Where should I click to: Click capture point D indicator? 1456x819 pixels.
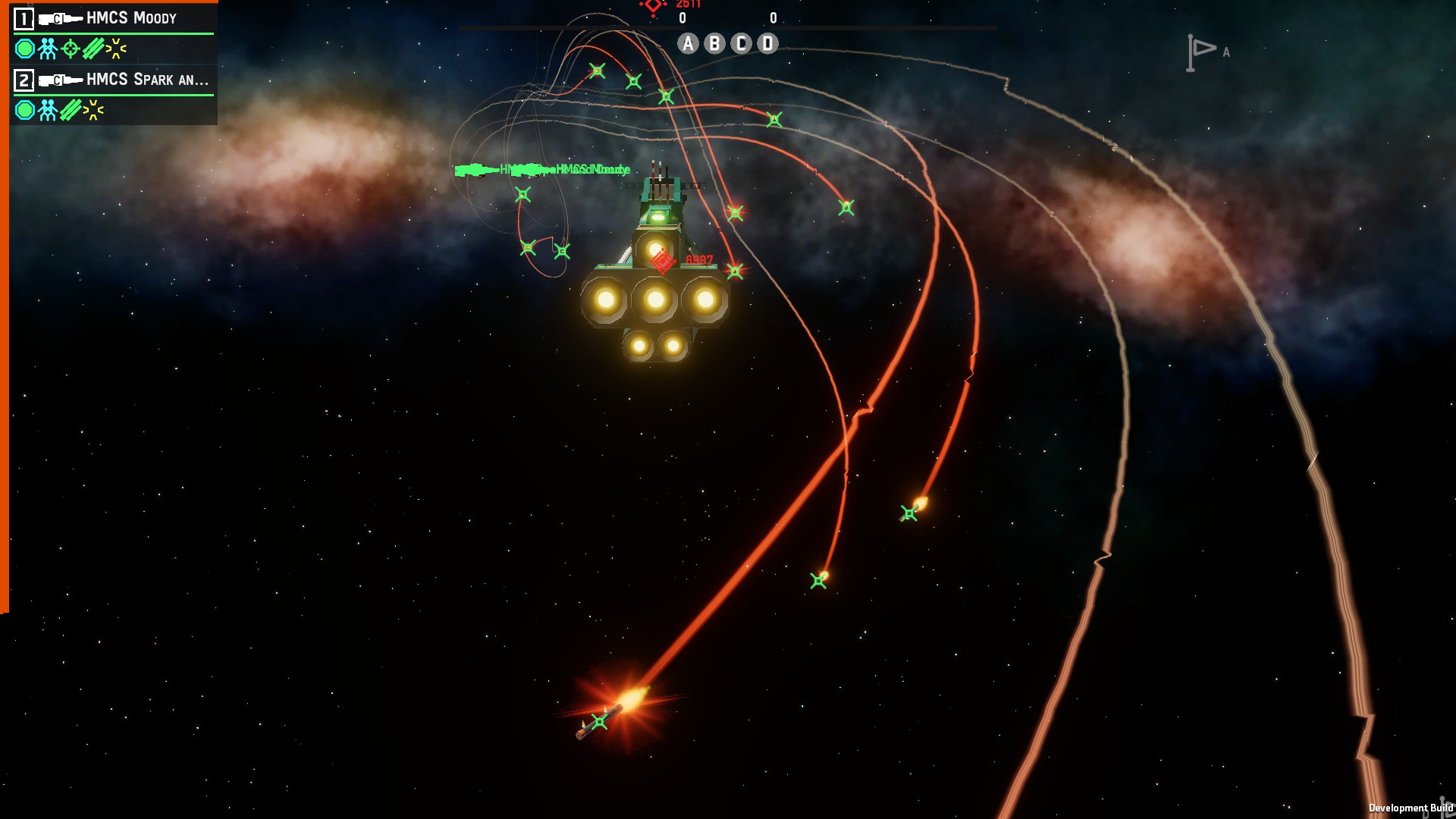click(x=767, y=44)
